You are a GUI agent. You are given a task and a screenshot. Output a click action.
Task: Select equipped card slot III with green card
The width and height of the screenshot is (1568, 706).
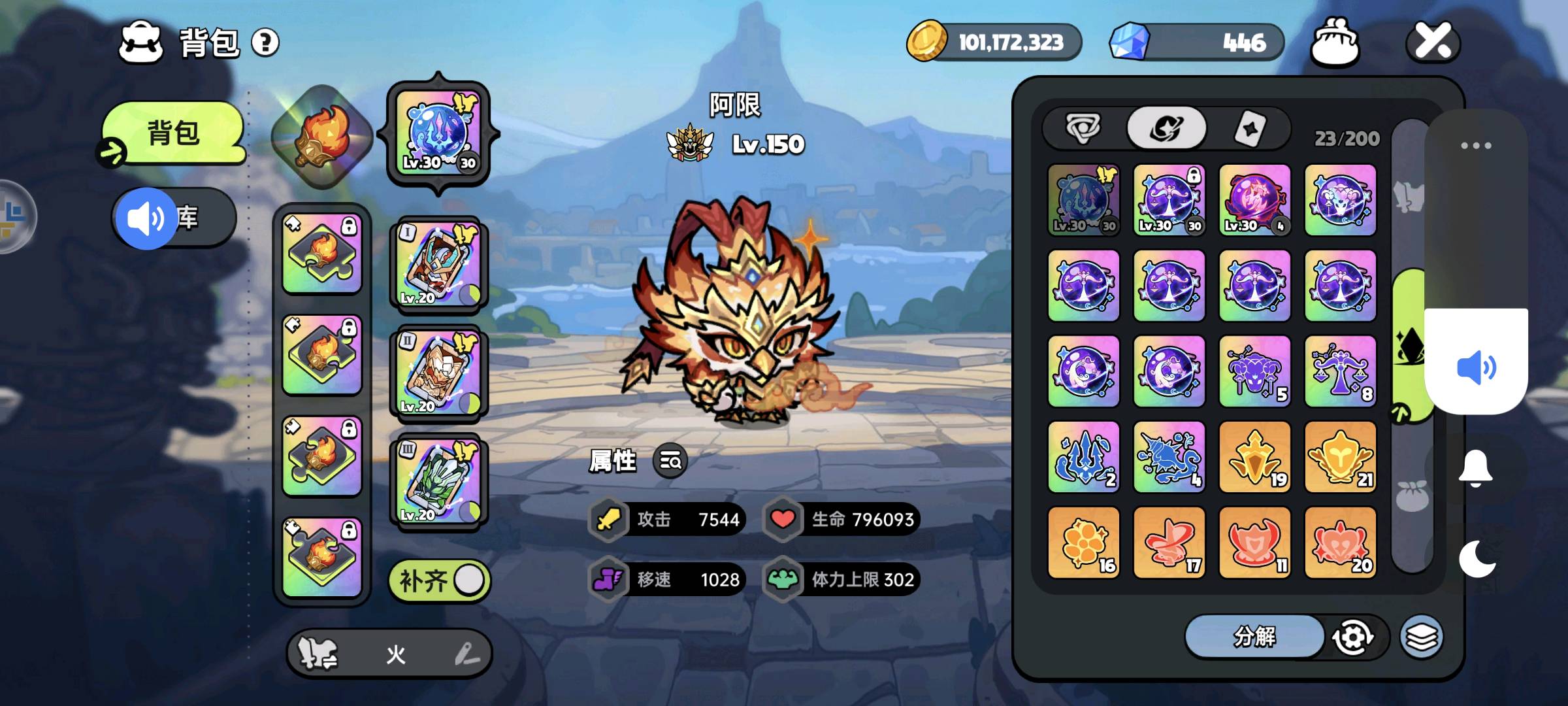pos(438,480)
